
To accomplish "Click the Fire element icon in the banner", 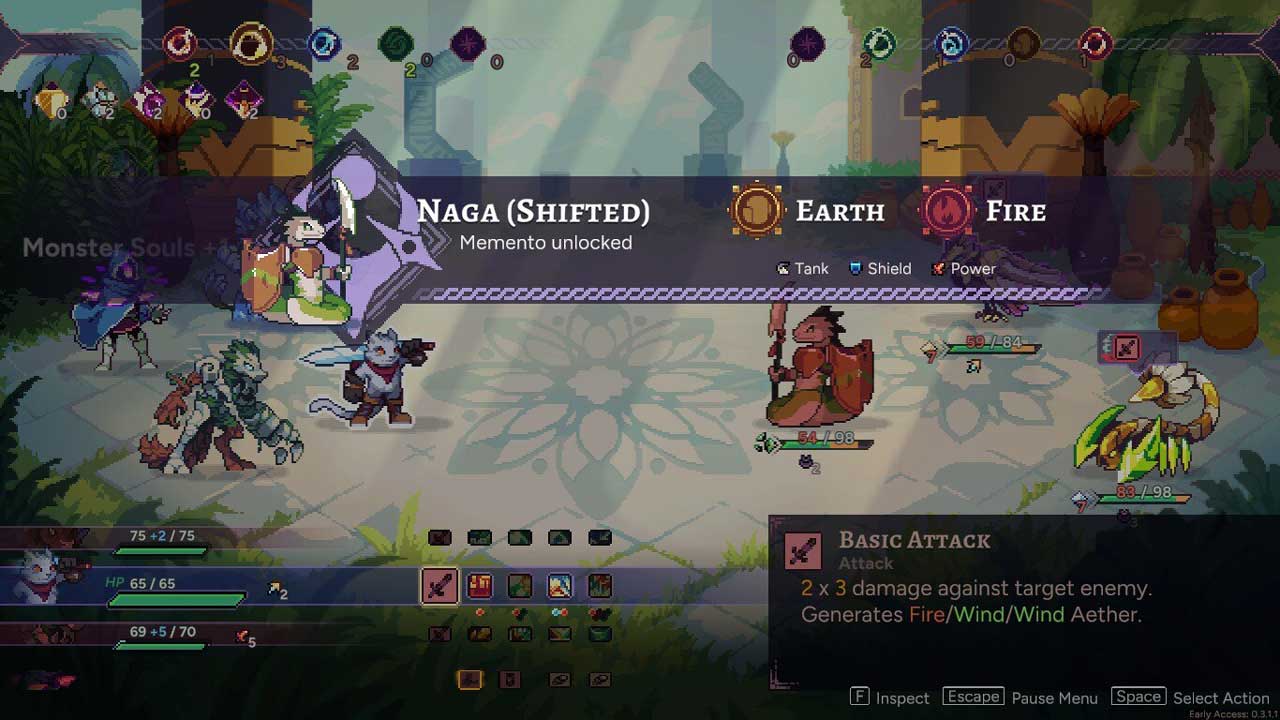I will coord(947,211).
